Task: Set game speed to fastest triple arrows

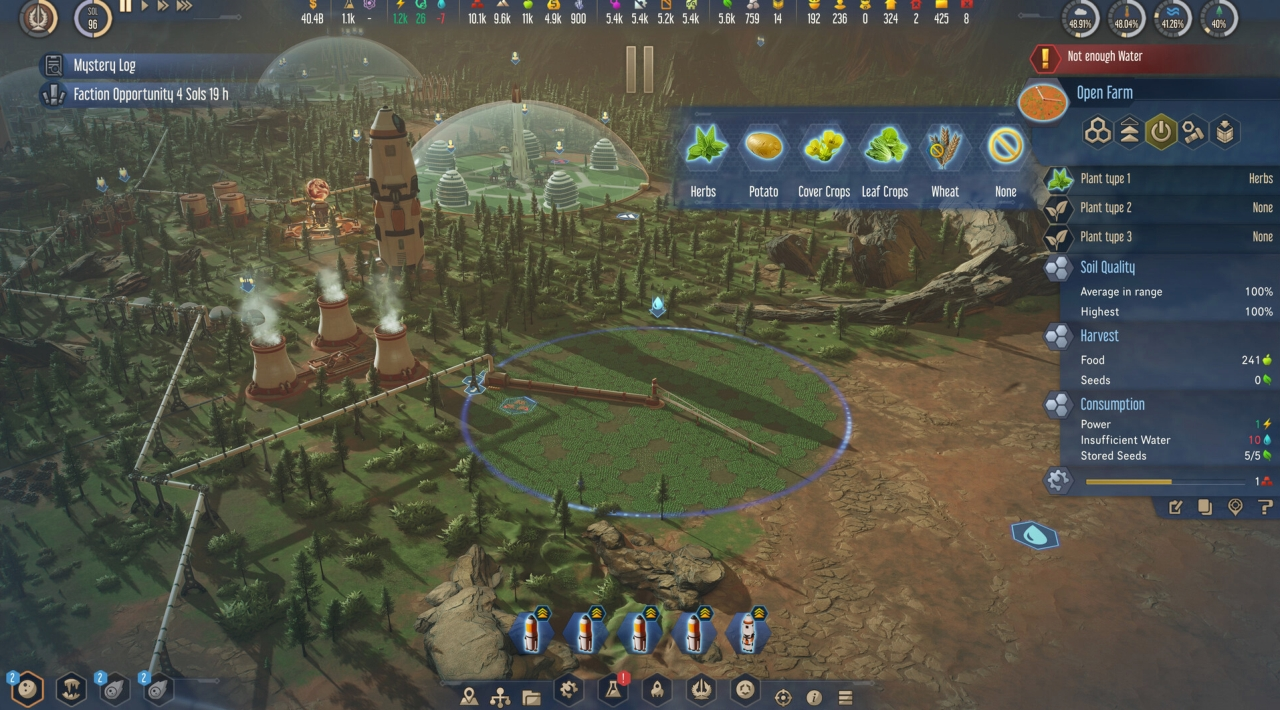Action: click(184, 6)
